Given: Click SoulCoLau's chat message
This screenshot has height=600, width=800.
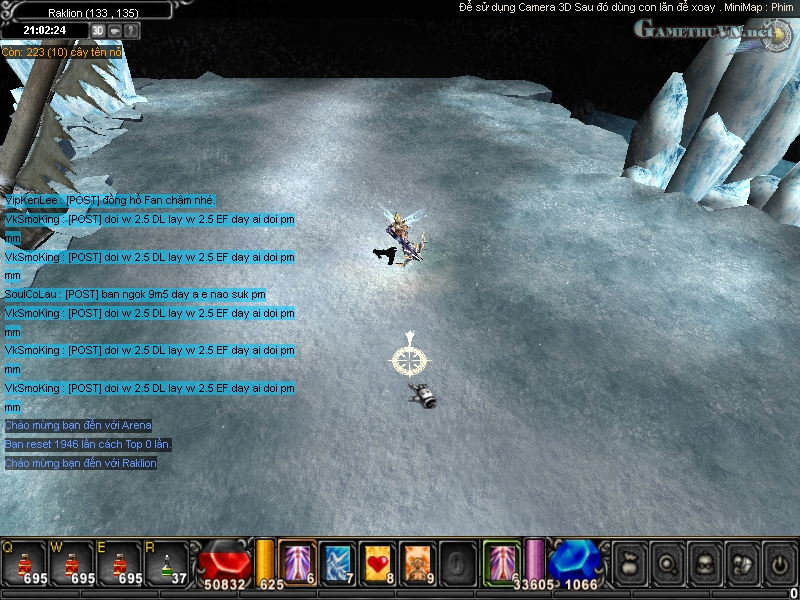Looking at the screenshot, I should pyautogui.click(x=135, y=294).
